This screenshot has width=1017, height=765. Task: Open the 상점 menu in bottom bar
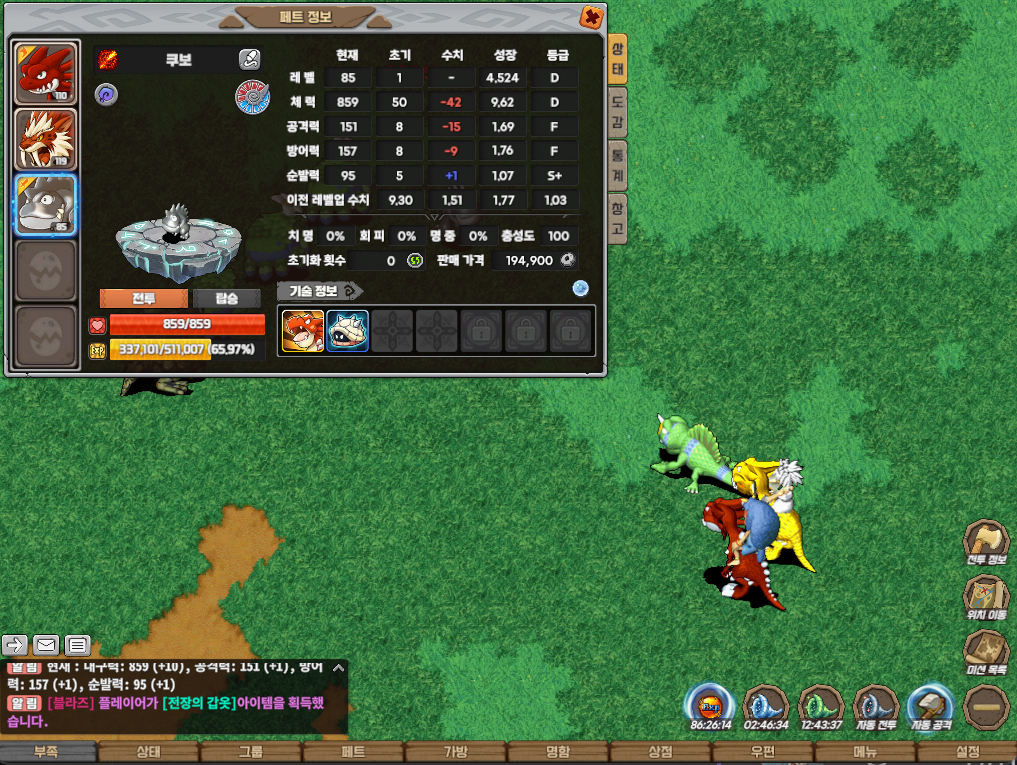(661, 752)
